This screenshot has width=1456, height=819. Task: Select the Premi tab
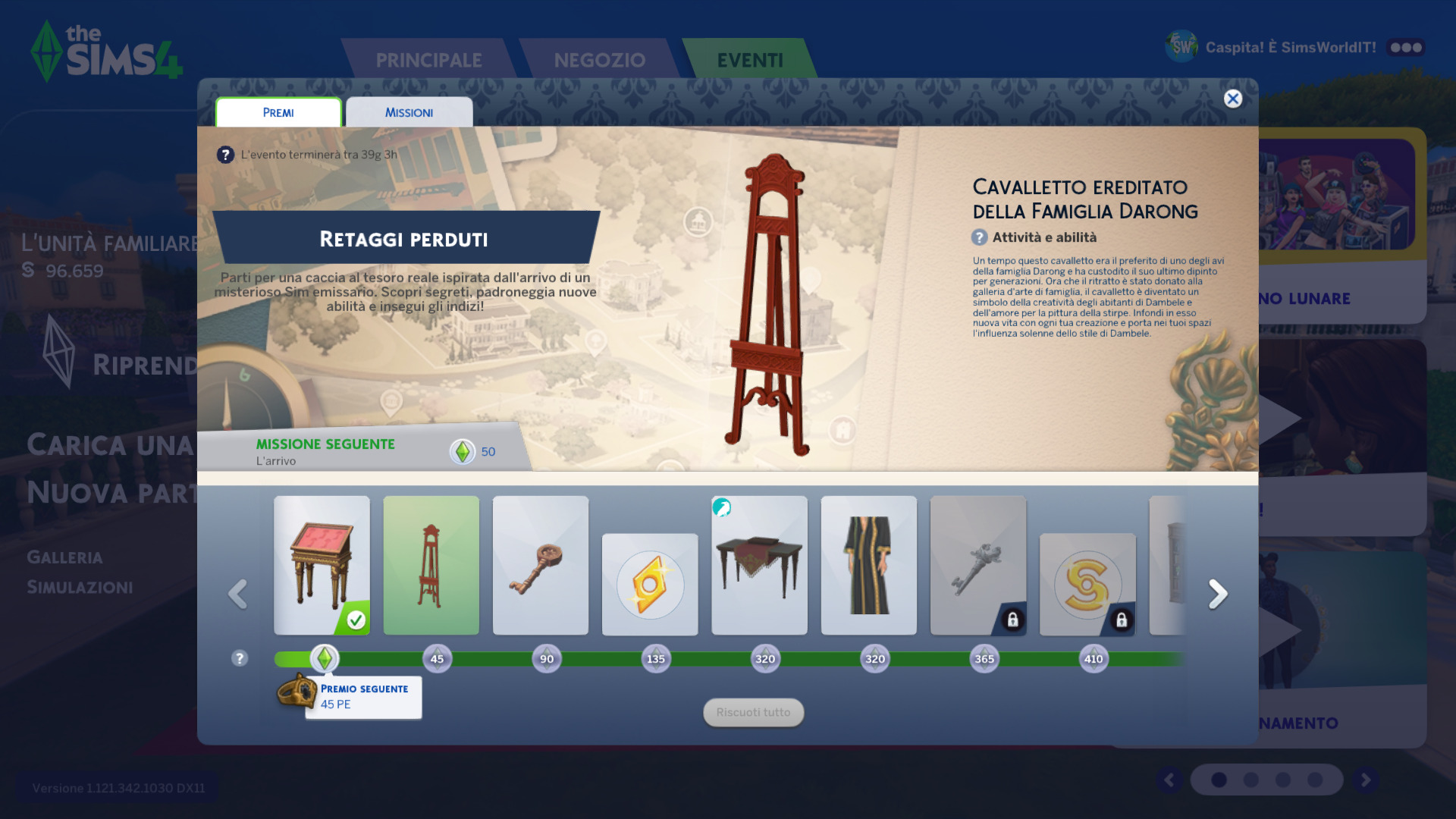click(278, 112)
